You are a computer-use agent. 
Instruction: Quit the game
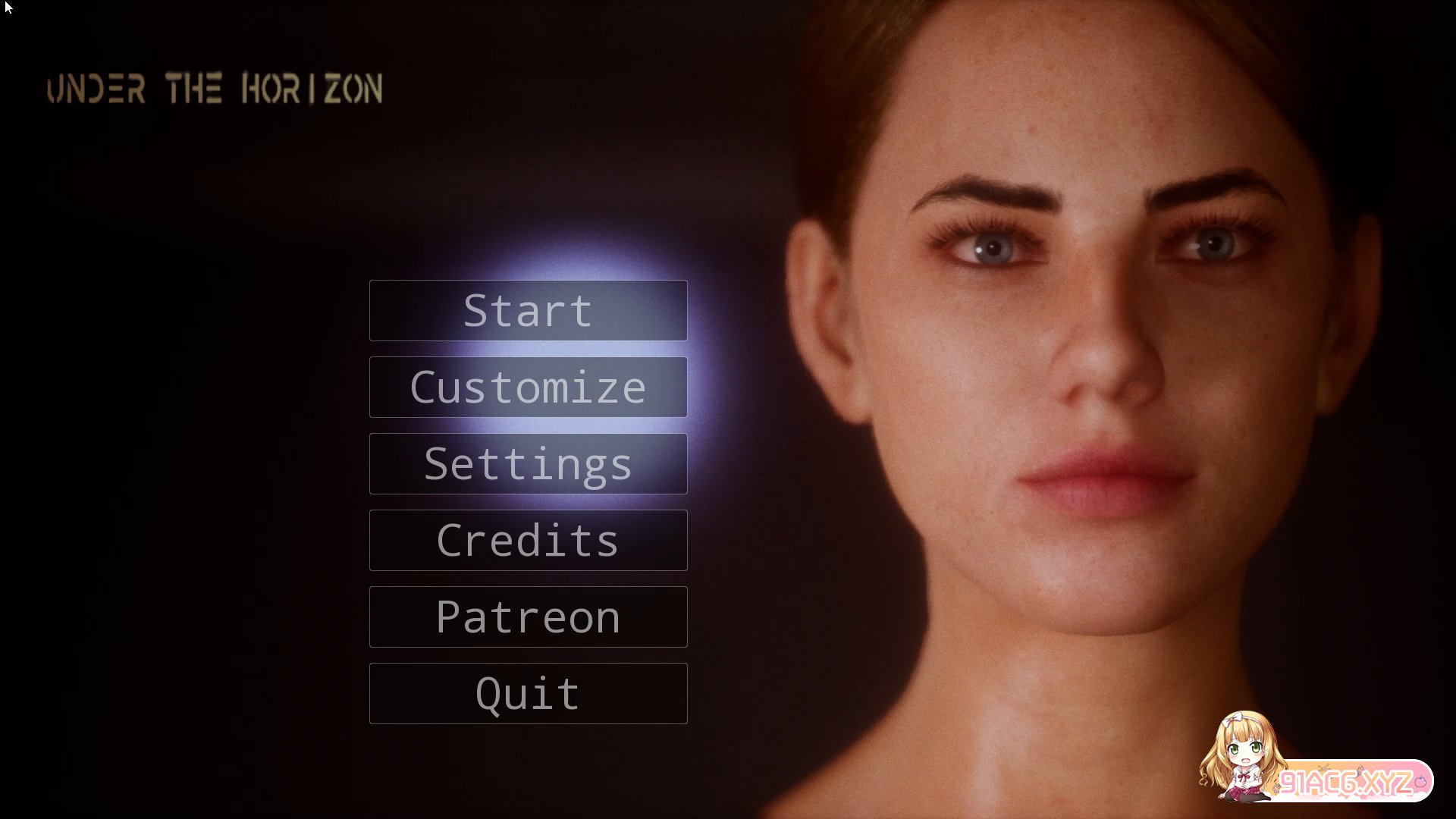528,694
